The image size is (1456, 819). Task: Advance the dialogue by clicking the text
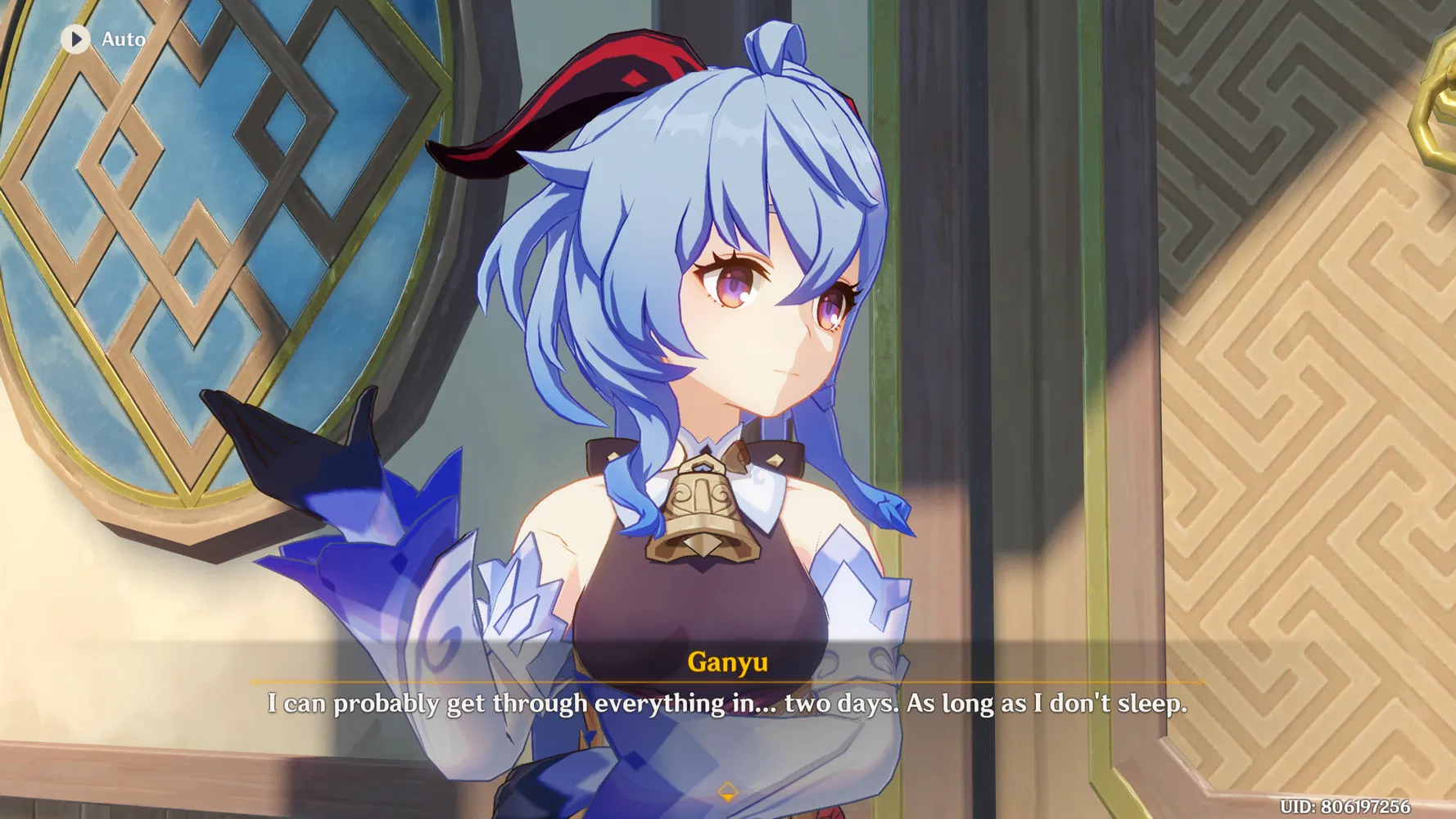click(x=727, y=703)
